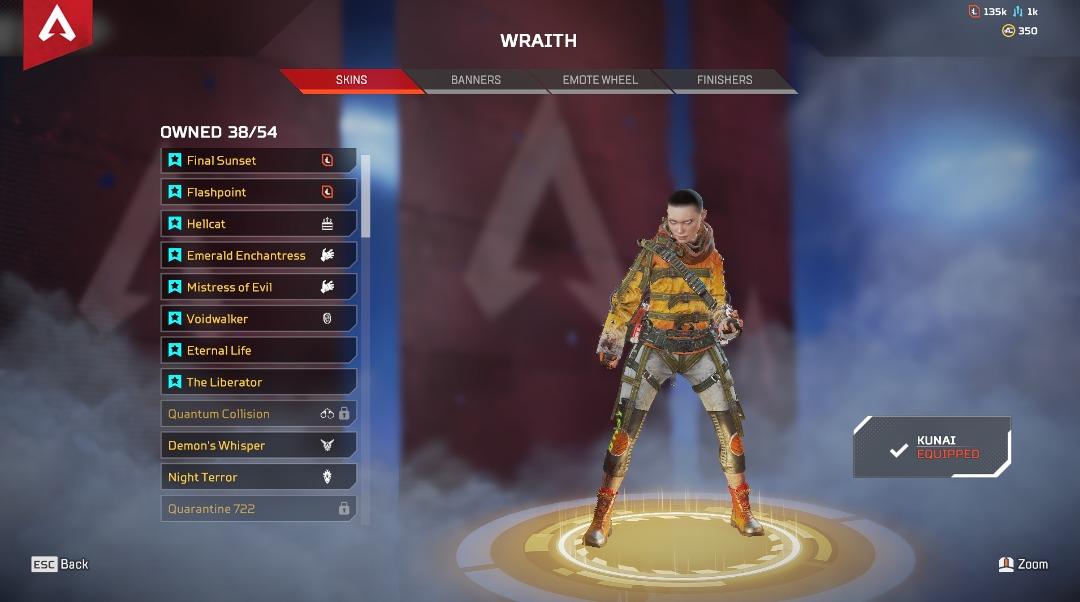1080x602 pixels.
Task: Equip the Emerald Enchantress skin
Action: pyautogui.click(x=258, y=256)
